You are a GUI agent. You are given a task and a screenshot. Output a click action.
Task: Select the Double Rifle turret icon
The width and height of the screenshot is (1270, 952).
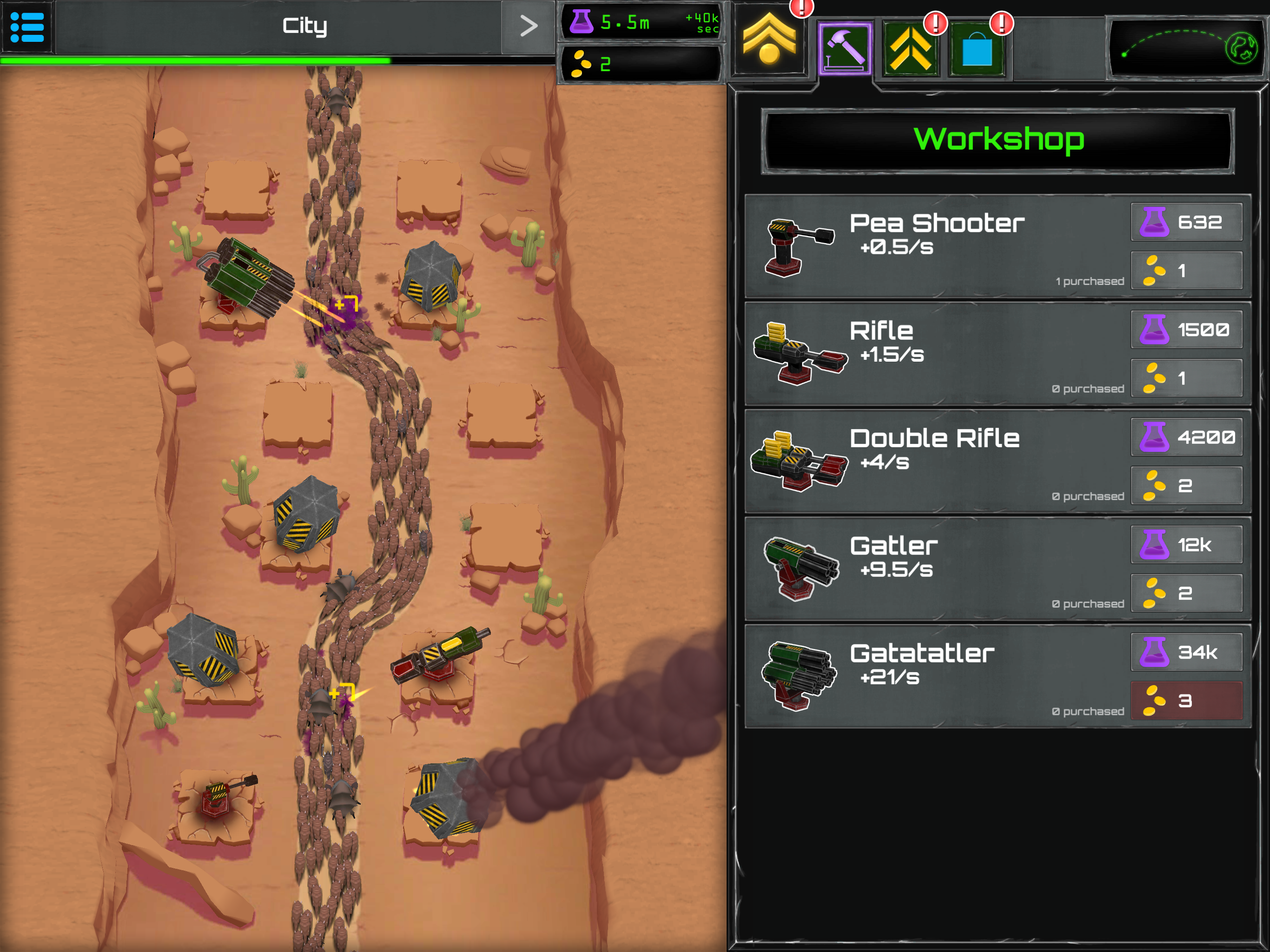(x=798, y=461)
